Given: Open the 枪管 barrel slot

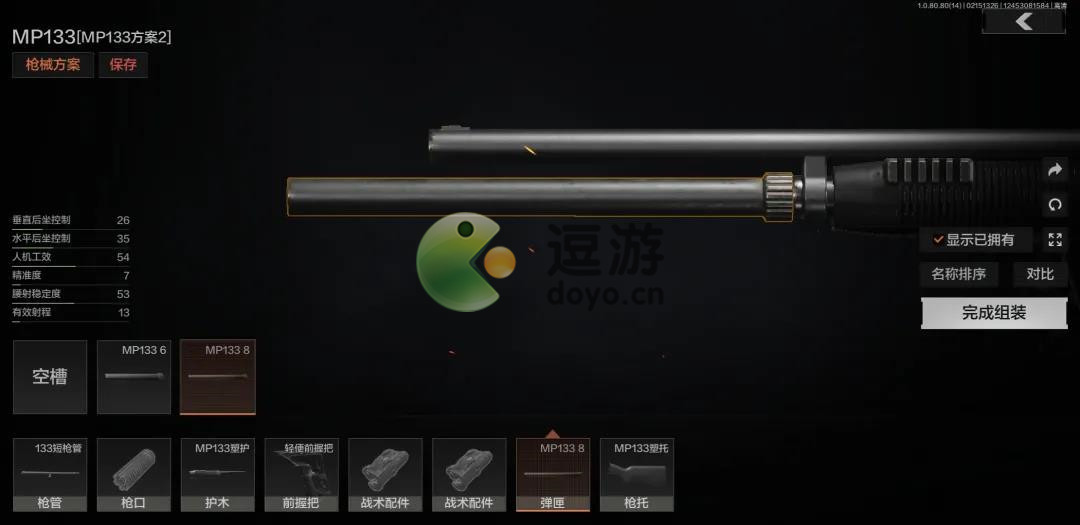Looking at the screenshot, I should pyautogui.click(x=50, y=475).
